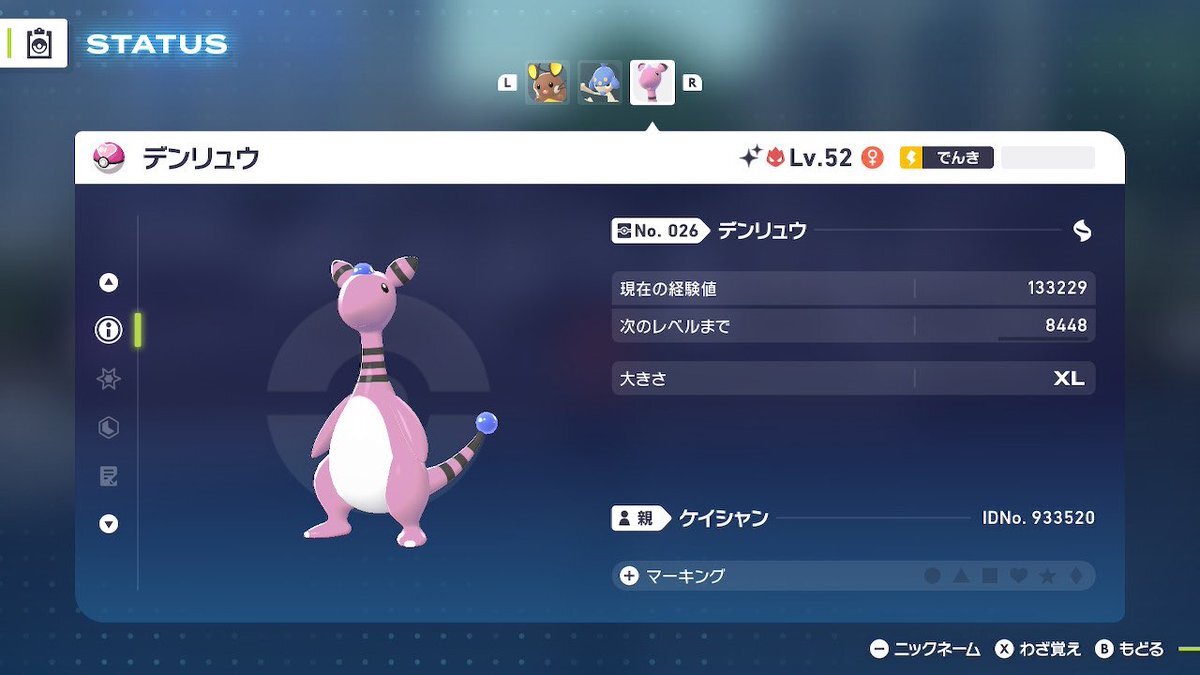Click the down arrow page selector
This screenshot has height=675, width=1200.
point(108,524)
